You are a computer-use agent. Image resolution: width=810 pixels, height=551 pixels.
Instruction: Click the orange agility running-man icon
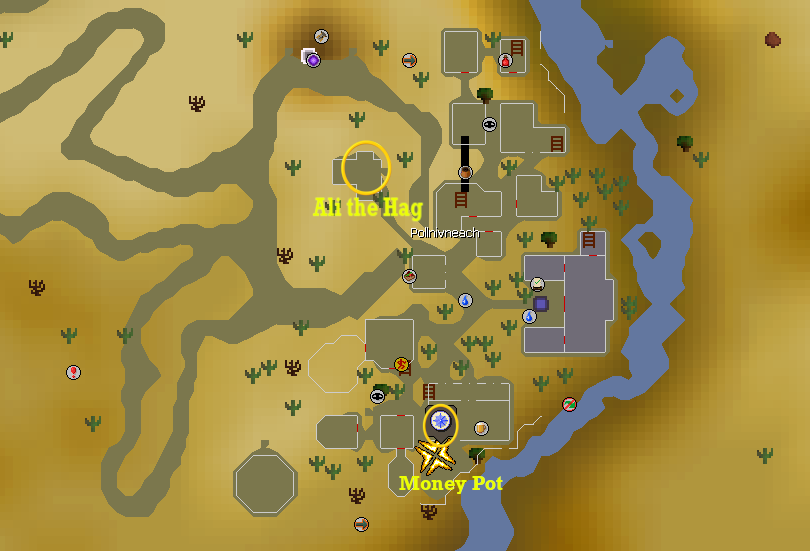pos(402,364)
